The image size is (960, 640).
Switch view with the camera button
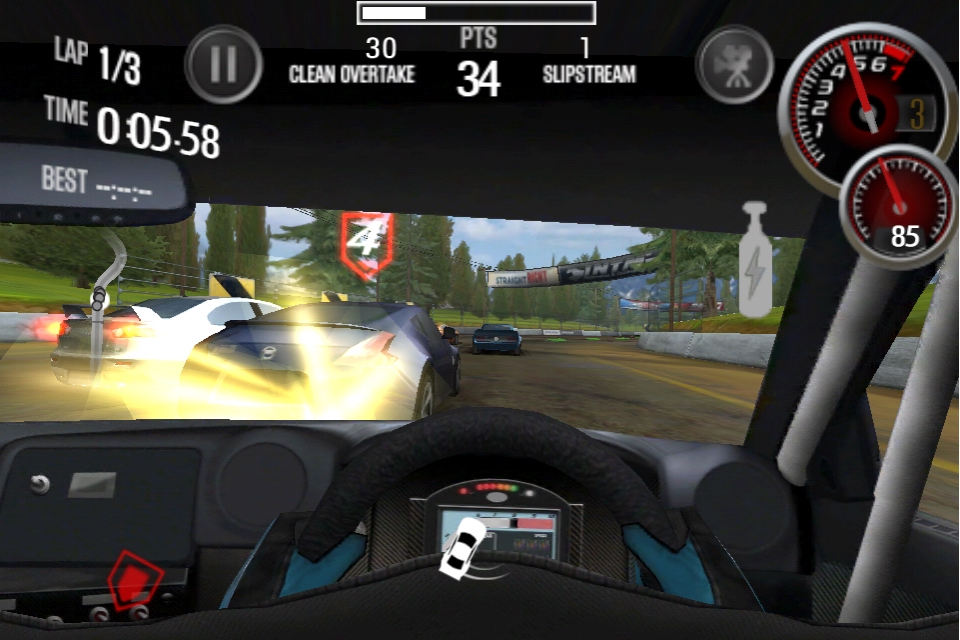coord(735,64)
